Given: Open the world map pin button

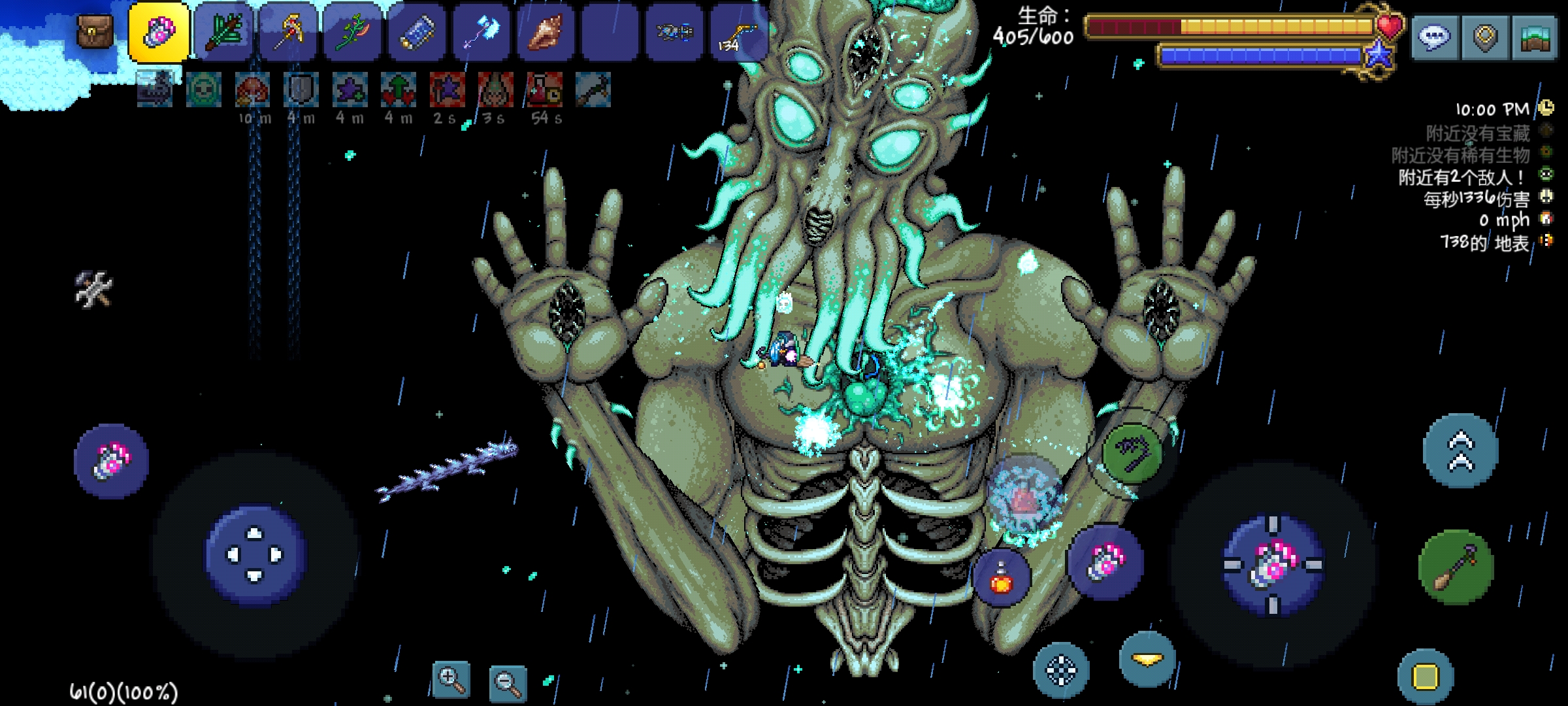Looking at the screenshot, I should coord(1484,38).
